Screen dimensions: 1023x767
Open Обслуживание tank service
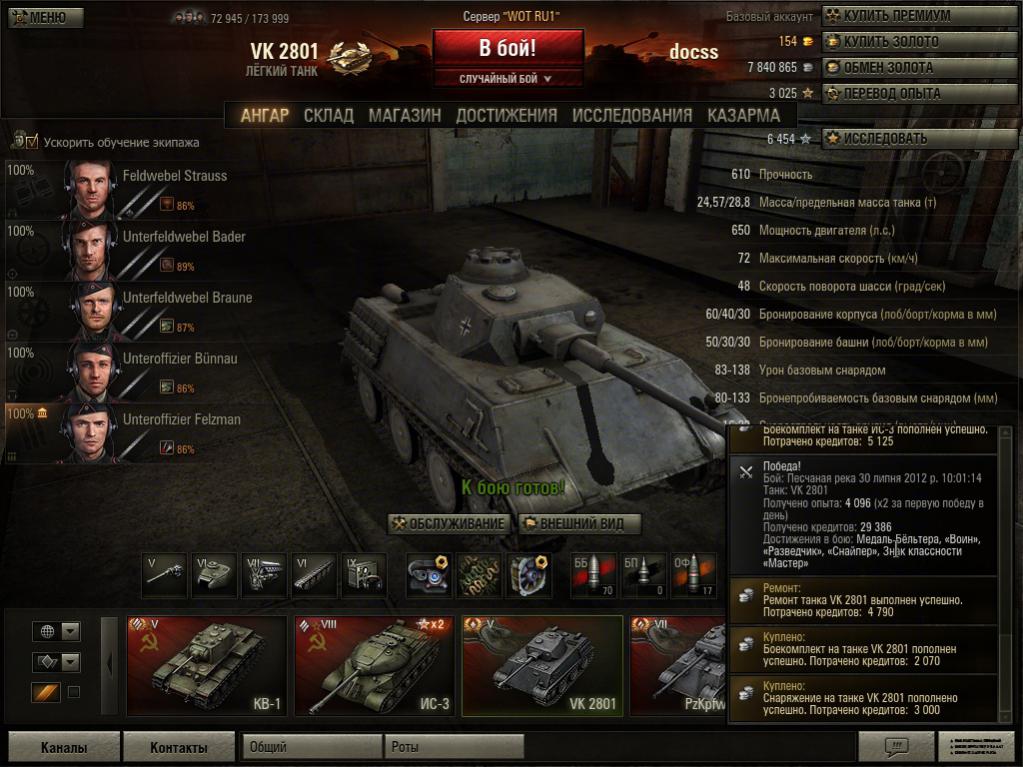[449, 523]
